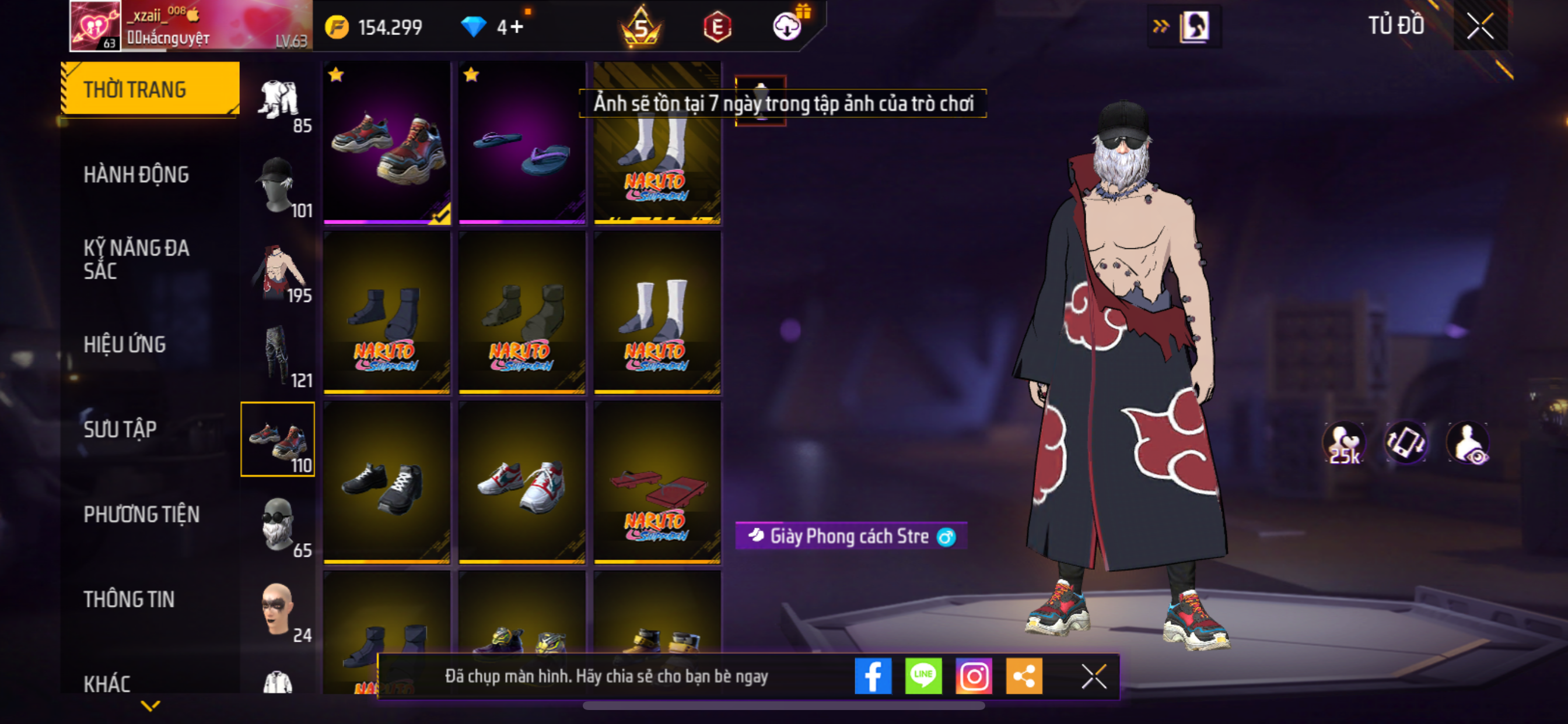The width and height of the screenshot is (1568, 724).
Task: Open the tops category with count 195
Action: [278, 271]
